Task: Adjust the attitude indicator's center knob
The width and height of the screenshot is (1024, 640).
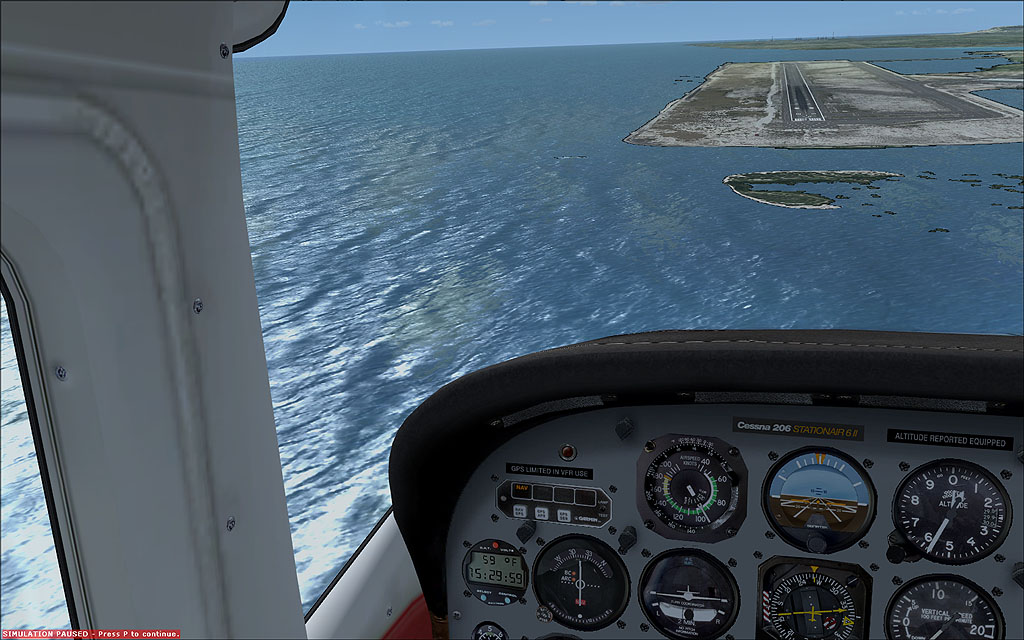Action: pyautogui.click(x=817, y=541)
